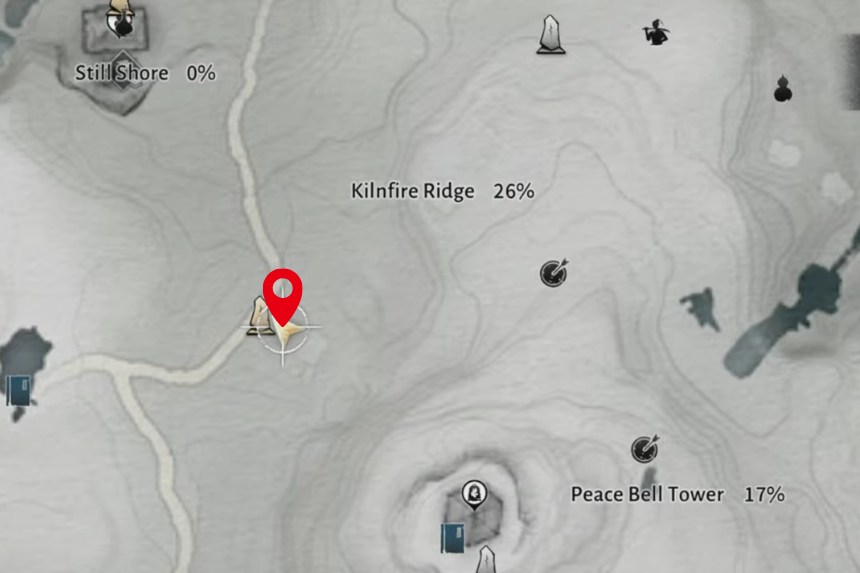Click the Kilnfire Ridge region label
860x573 pixels.
(x=413, y=191)
